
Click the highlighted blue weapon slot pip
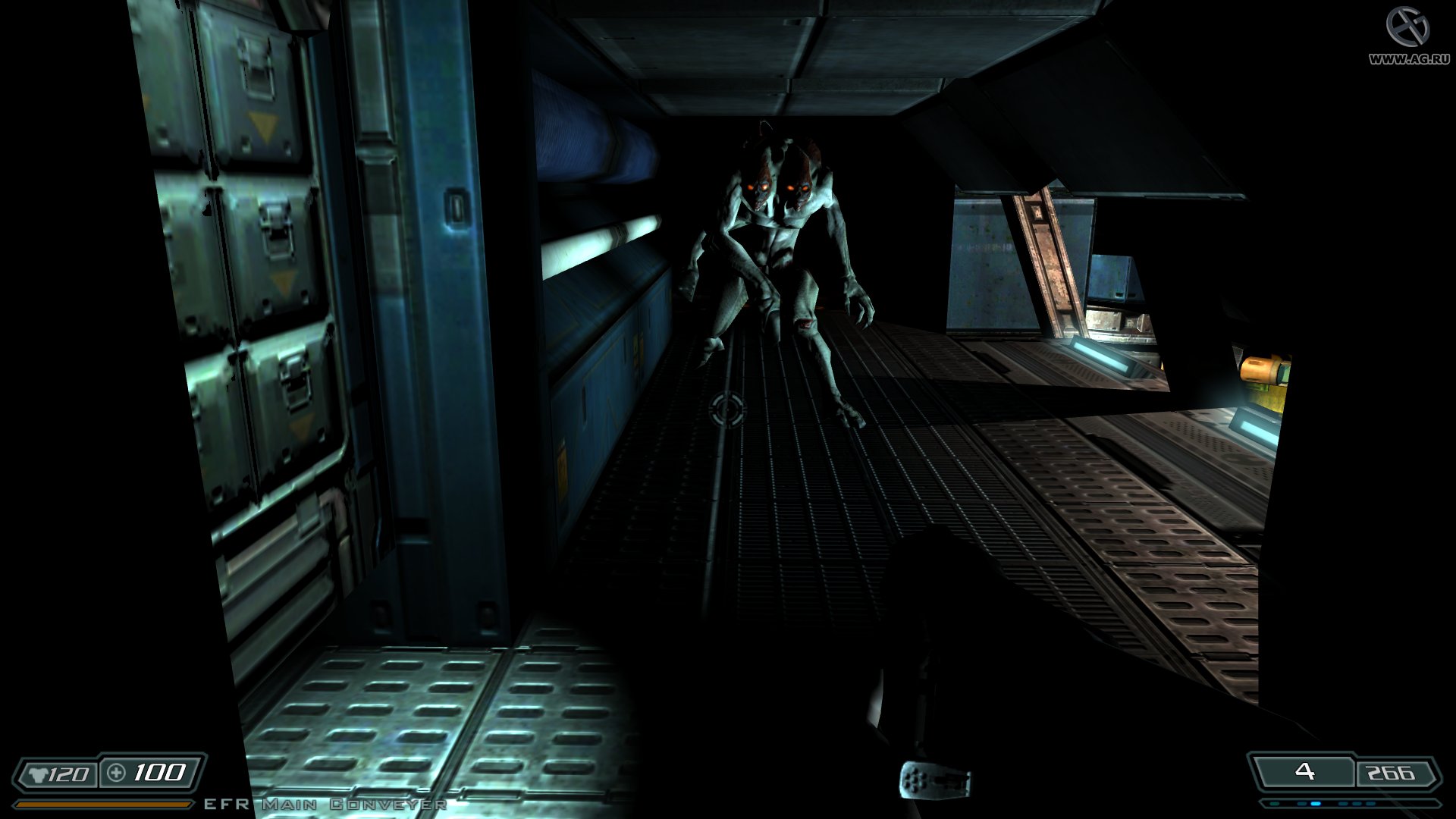point(1316,803)
